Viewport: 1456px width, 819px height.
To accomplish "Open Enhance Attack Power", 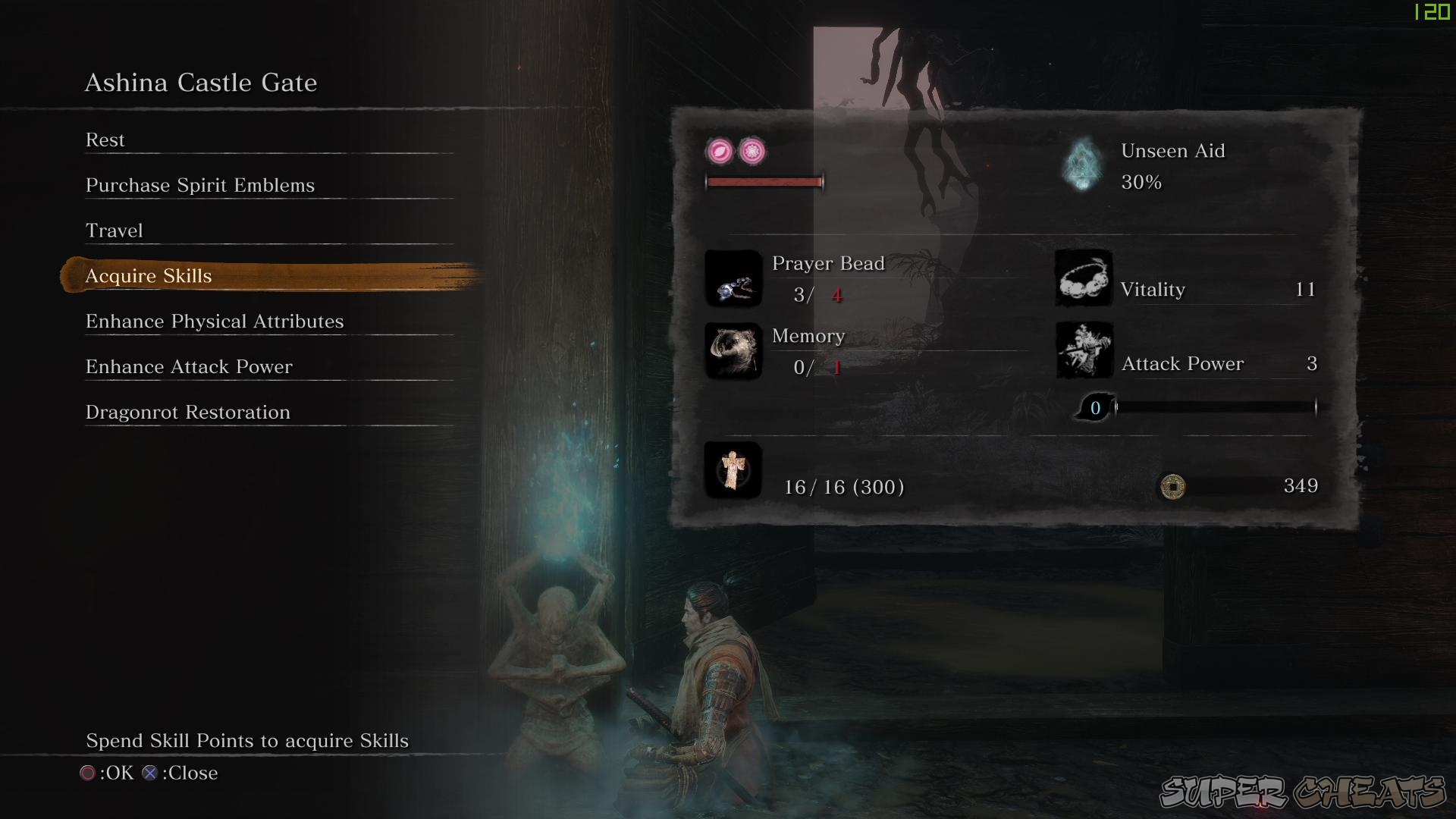I will (x=189, y=367).
